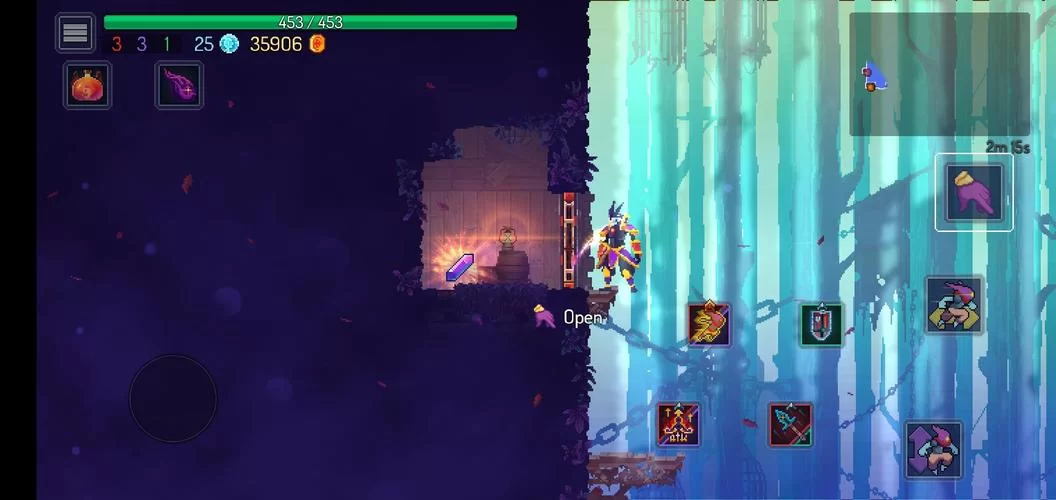Attack with the golden primary weapon icon
The height and width of the screenshot is (500, 1056).
708,324
